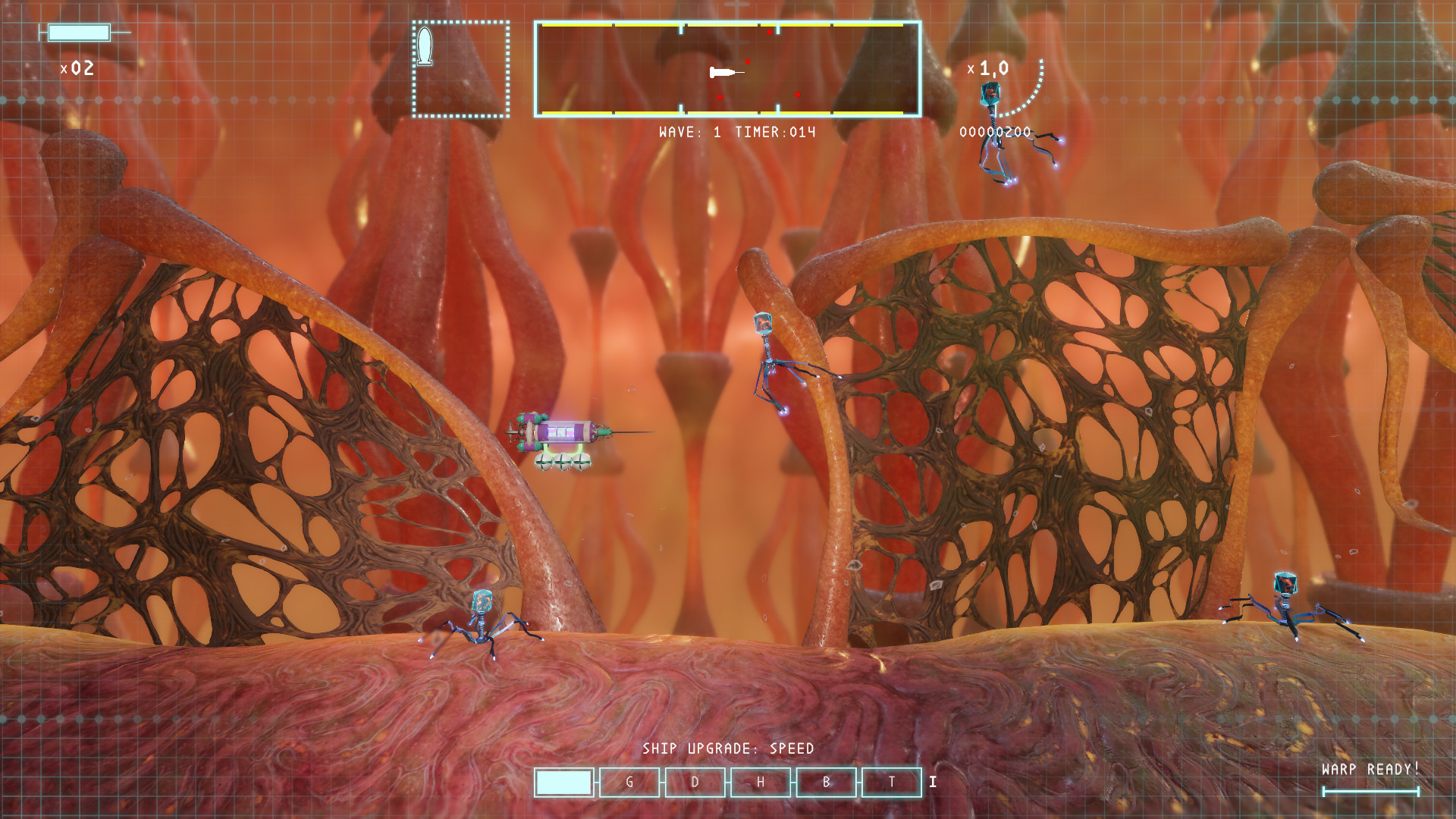This screenshot has height=819, width=1456.
Task: Select the H upgrade slot
Action: coord(761,783)
